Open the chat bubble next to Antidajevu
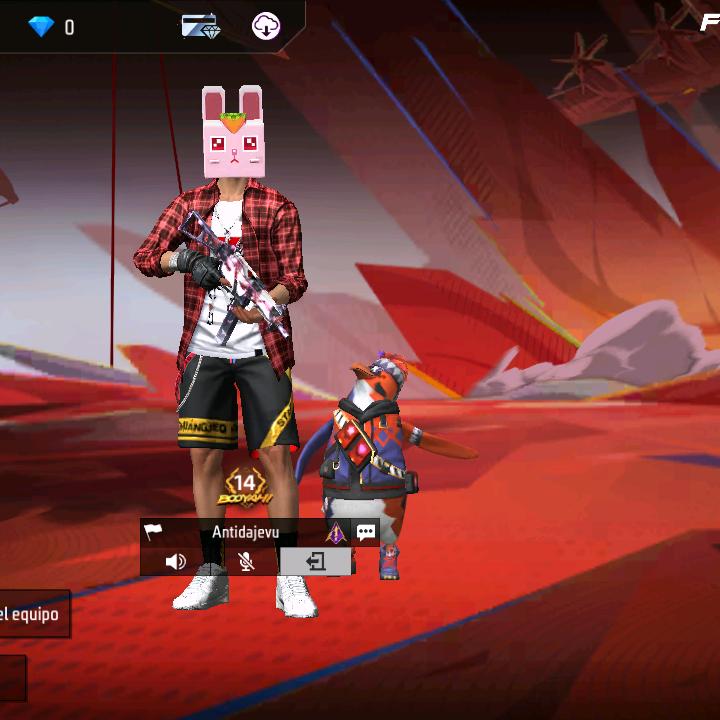This screenshot has width=720, height=720. point(366,533)
